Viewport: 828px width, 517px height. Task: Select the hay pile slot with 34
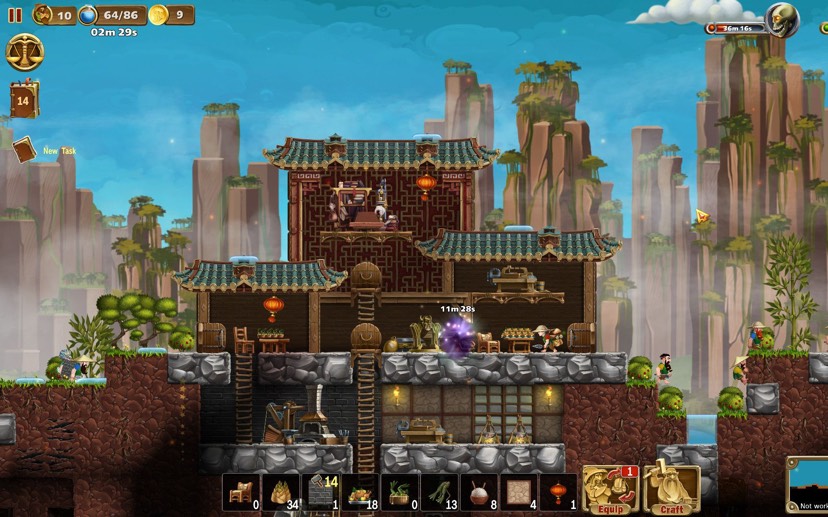280,492
